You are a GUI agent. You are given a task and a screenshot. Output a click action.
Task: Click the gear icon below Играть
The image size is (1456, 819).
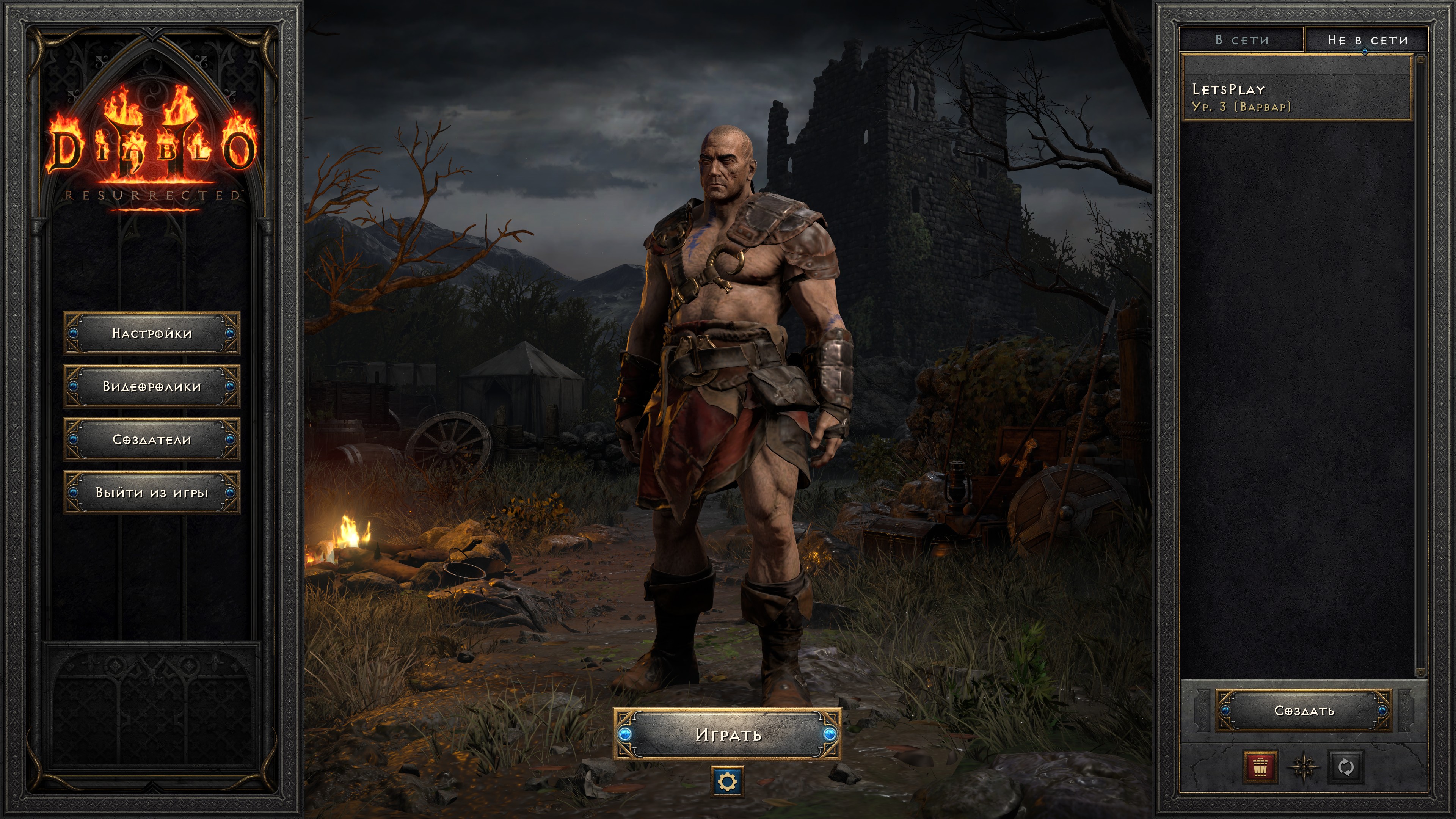[727, 782]
